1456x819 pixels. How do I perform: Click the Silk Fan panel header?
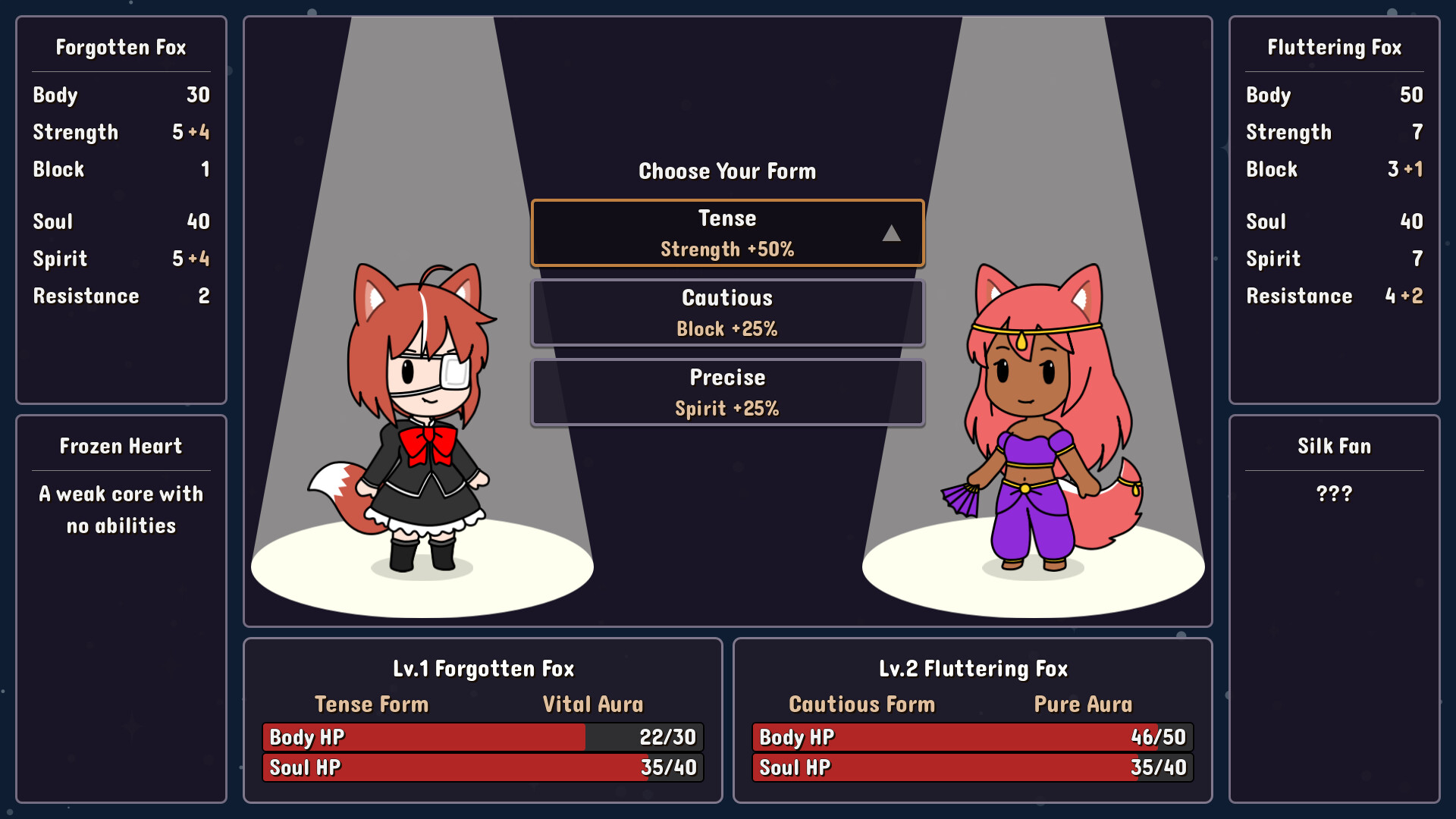(x=1333, y=446)
